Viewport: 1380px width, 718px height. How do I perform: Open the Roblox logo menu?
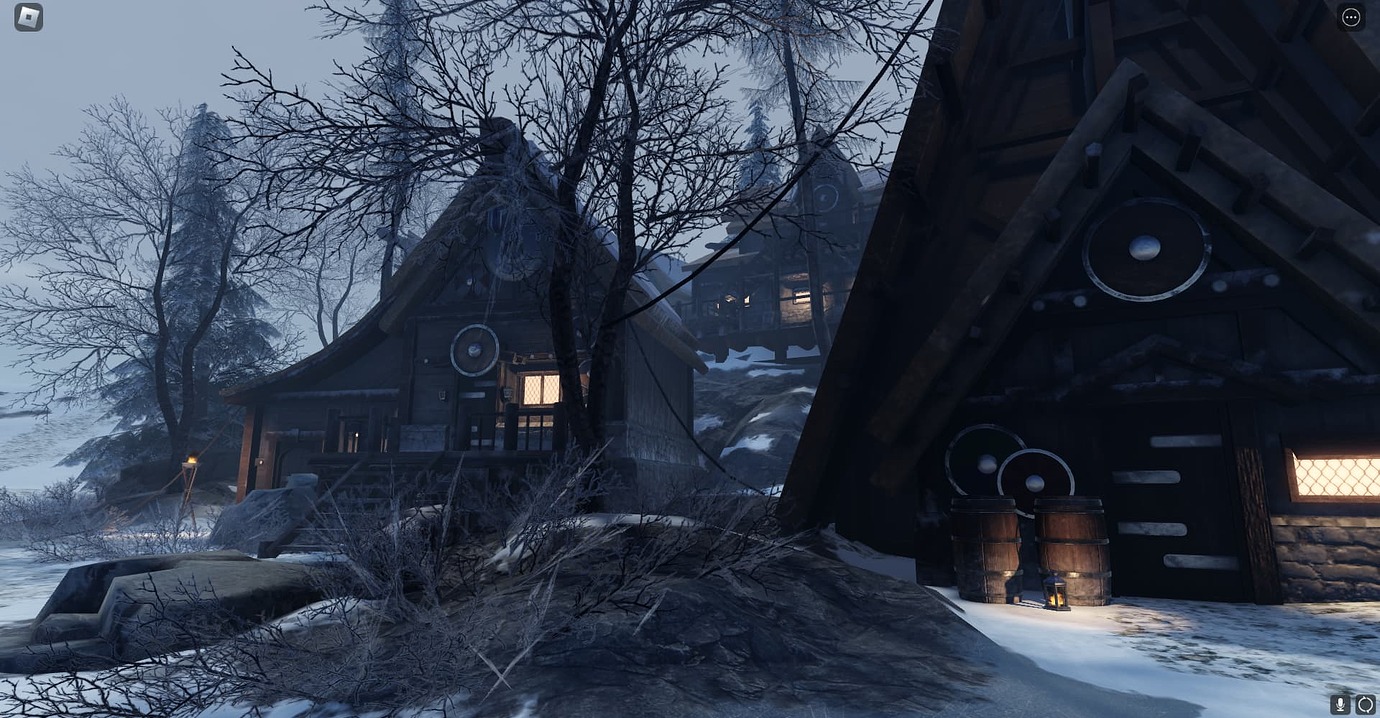(28, 17)
